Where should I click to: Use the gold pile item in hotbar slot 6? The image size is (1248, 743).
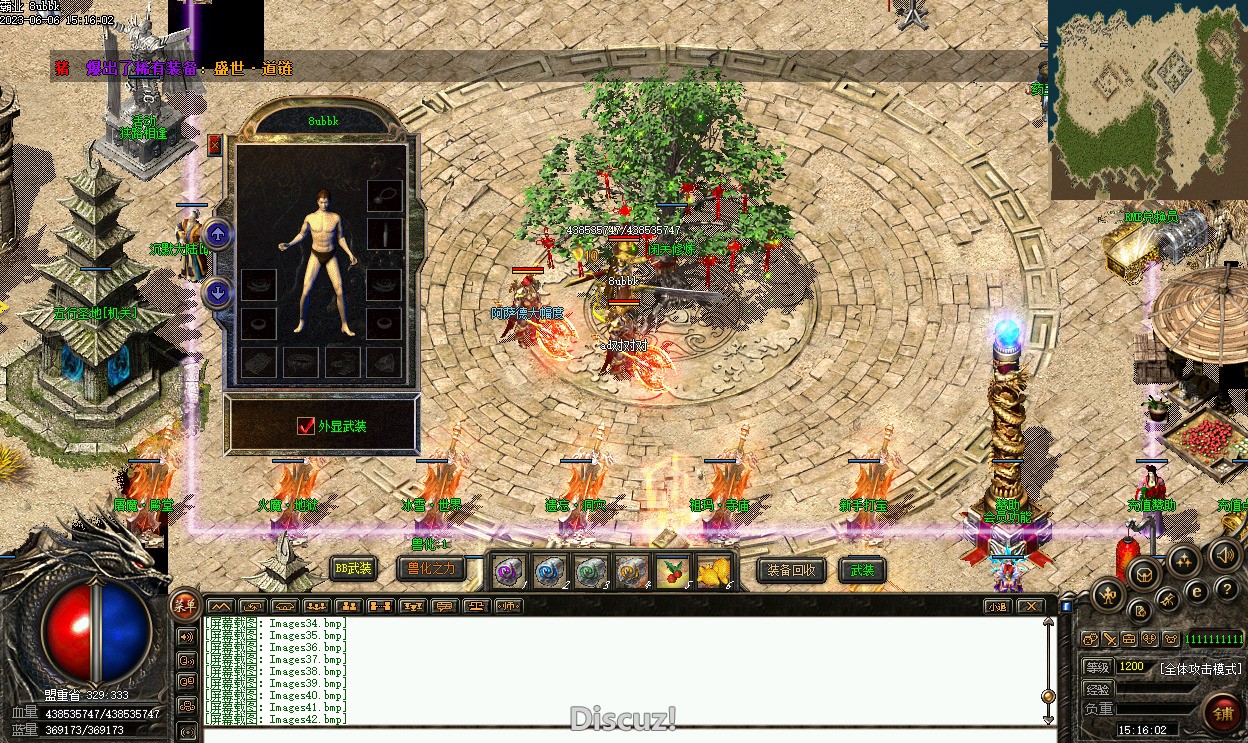click(x=713, y=571)
